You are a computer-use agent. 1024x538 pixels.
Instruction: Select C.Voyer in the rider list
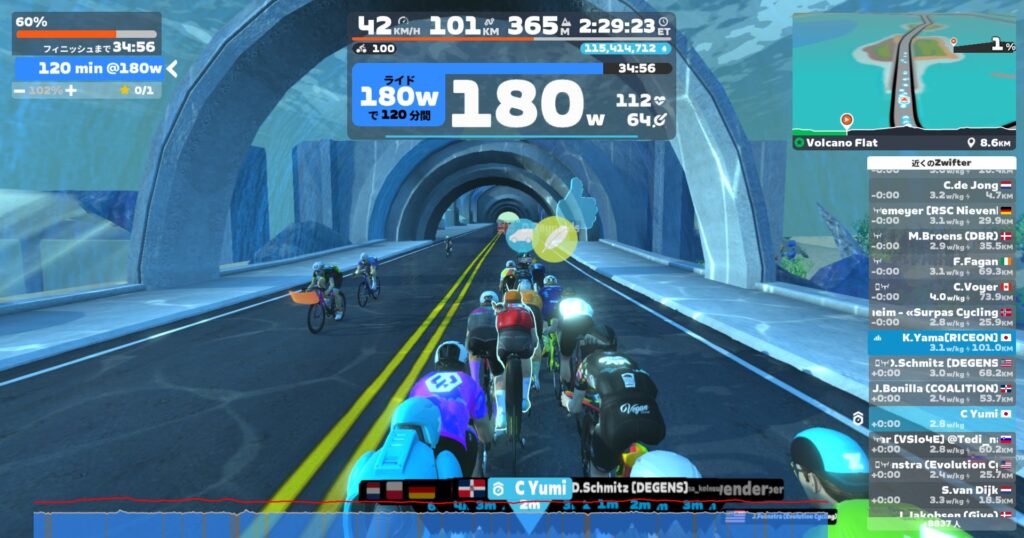[941, 291]
